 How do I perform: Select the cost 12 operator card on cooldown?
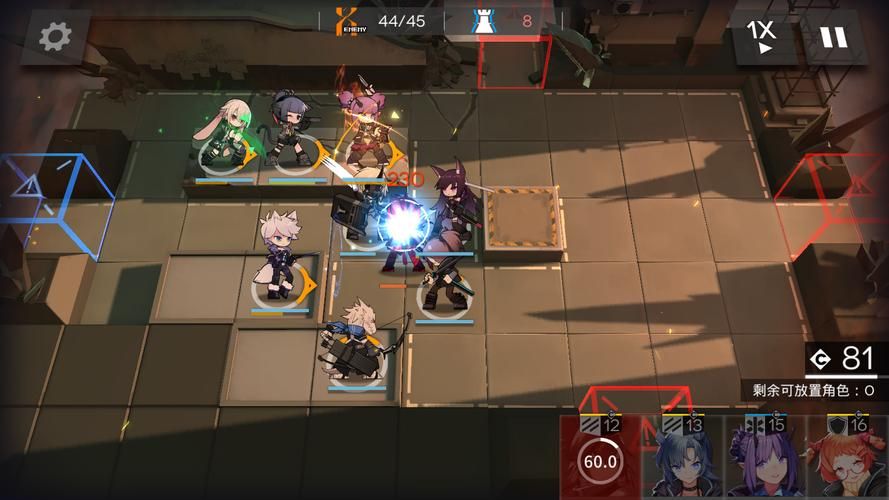[x=600, y=460]
